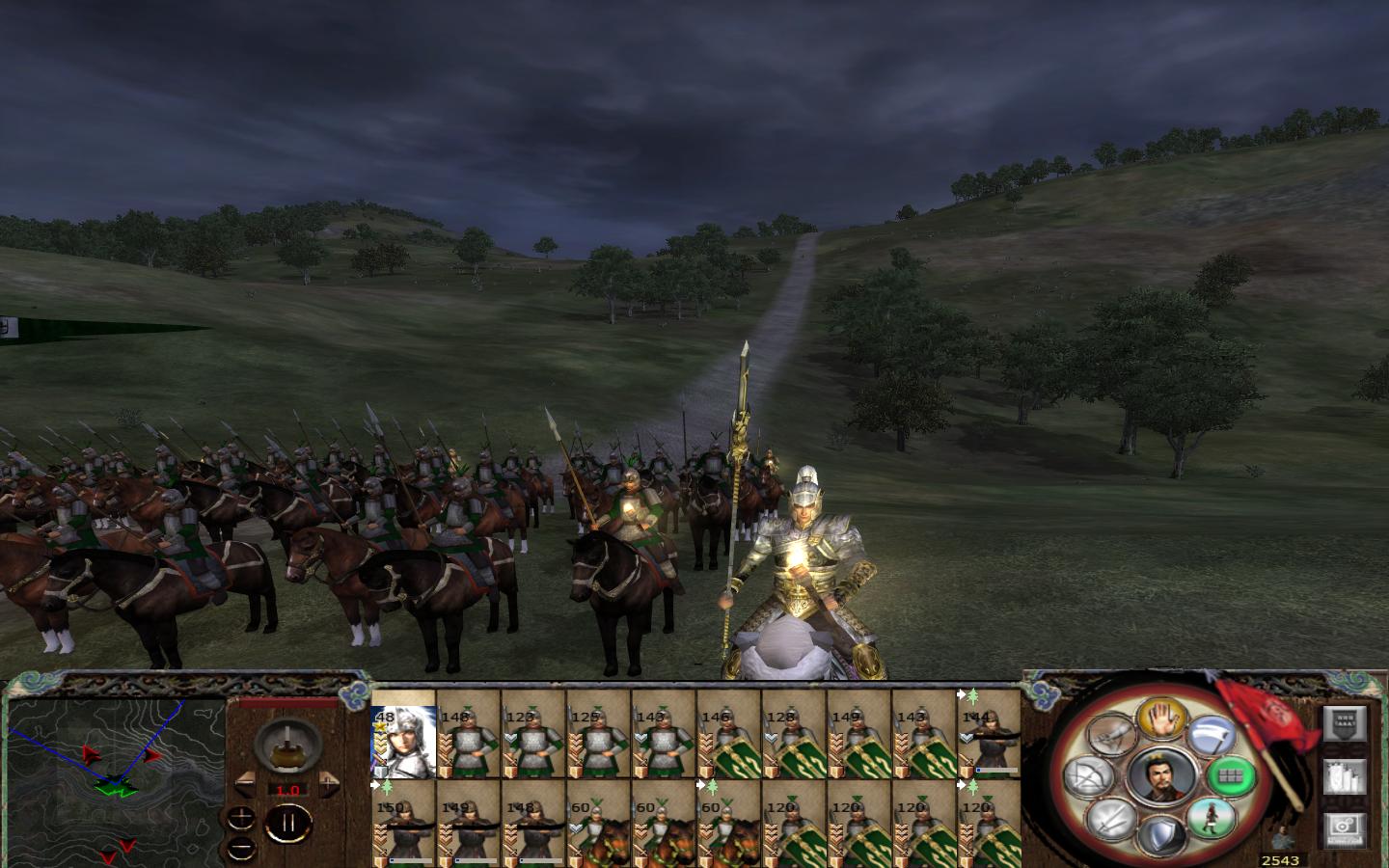This screenshot has width=1389, height=868.
Task: Open group formations via the green grid icon
Action: (x=1233, y=774)
